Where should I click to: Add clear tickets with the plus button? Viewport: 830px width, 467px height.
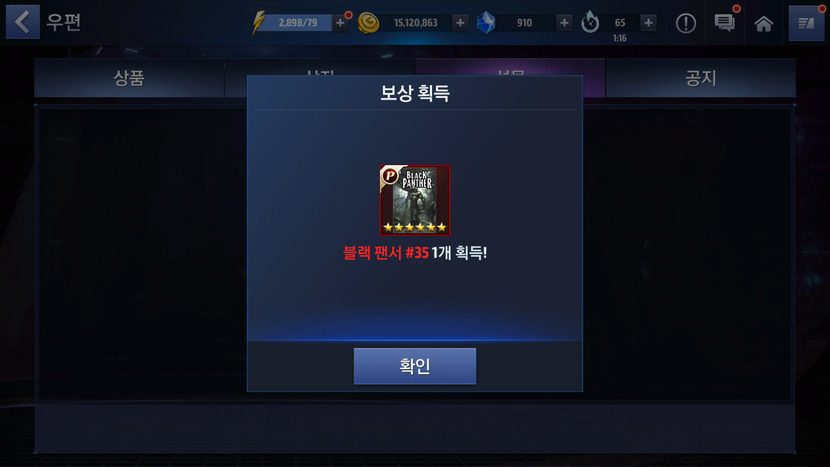click(x=648, y=22)
